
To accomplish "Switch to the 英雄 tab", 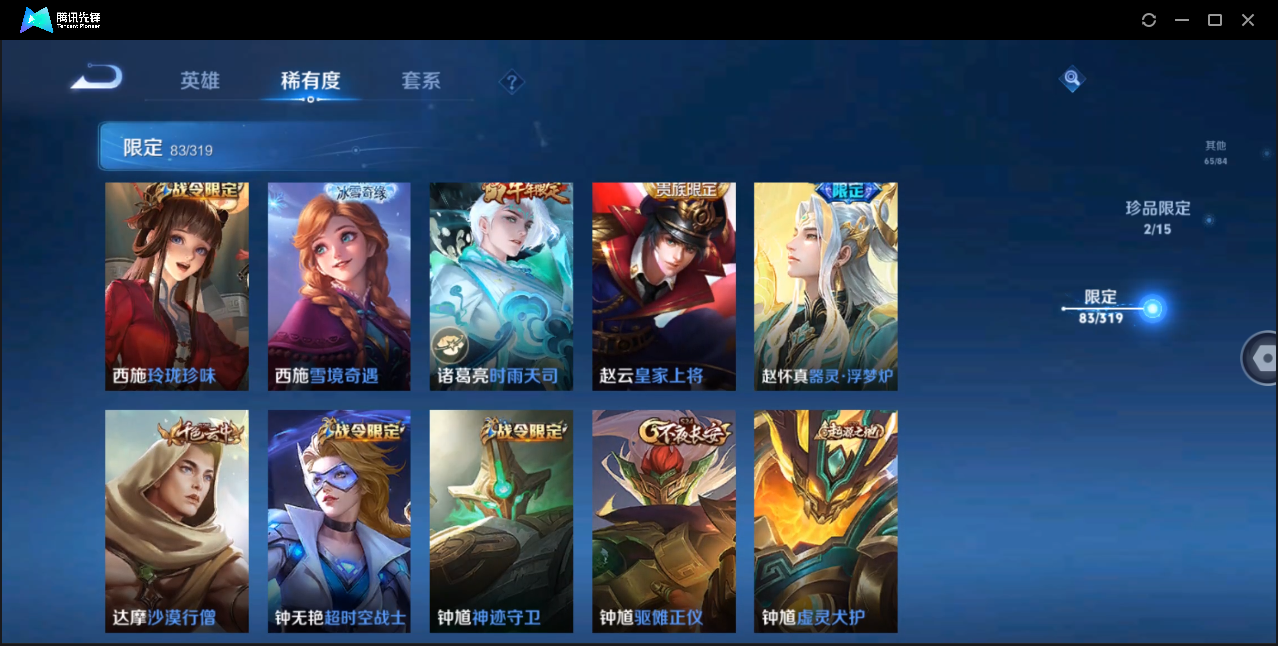I will pos(200,81).
